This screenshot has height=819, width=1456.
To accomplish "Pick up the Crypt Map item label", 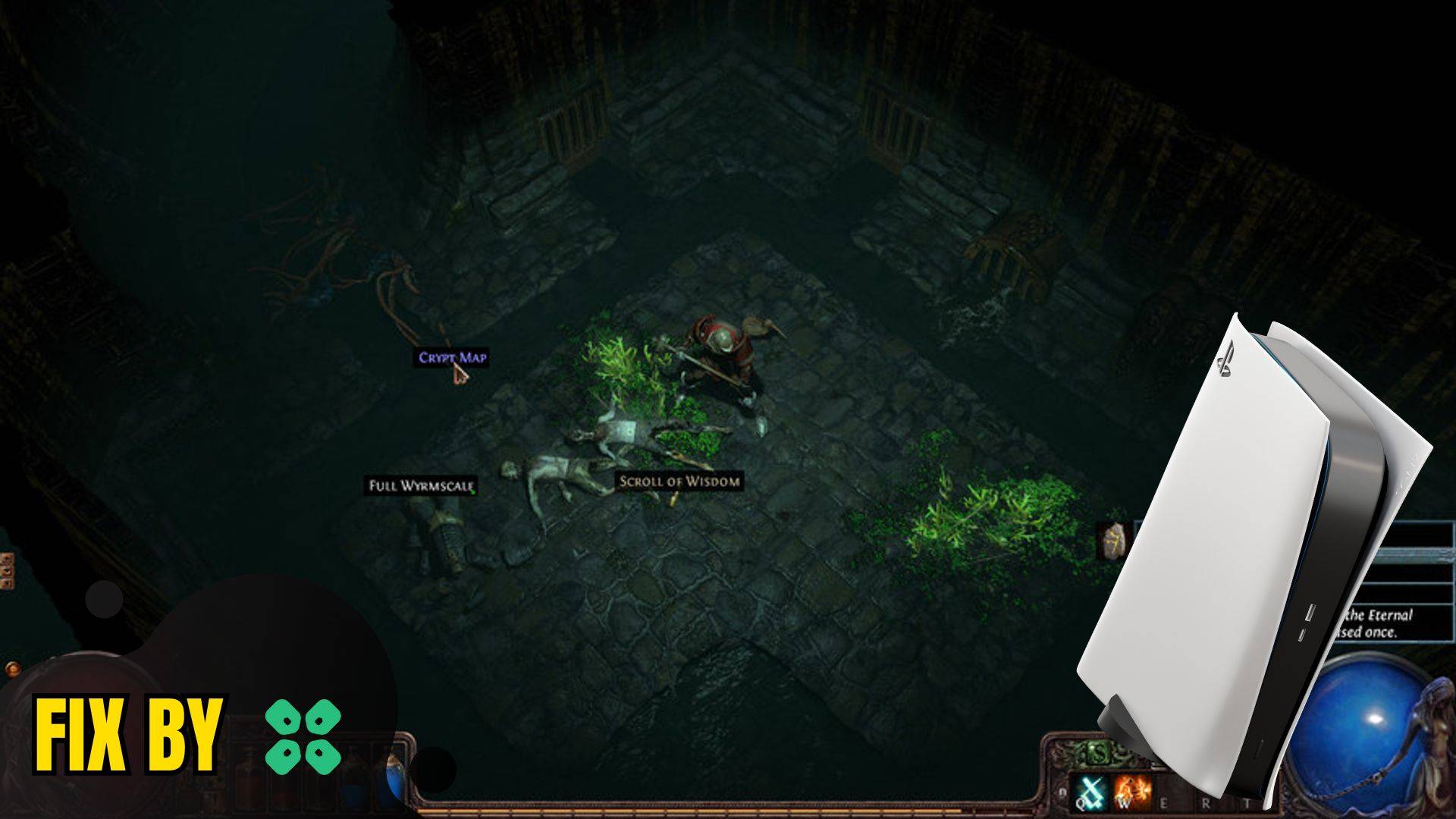I will (452, 357).
